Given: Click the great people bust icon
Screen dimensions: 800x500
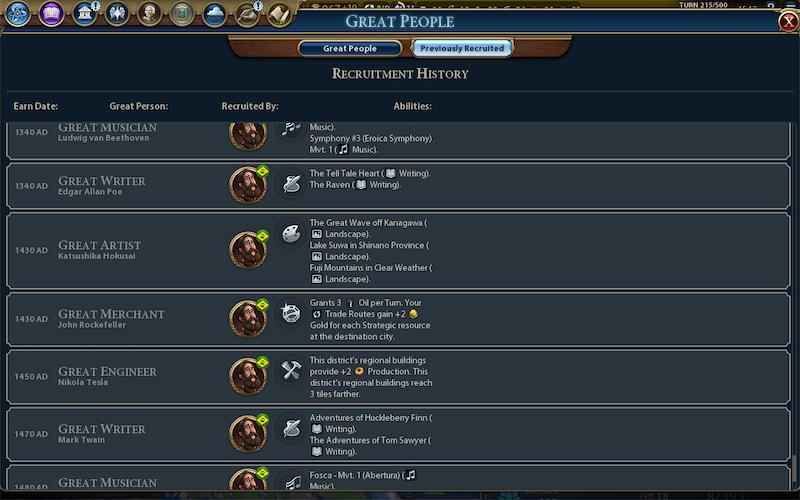Looking at the screenshot, I should tap(150, 14).
